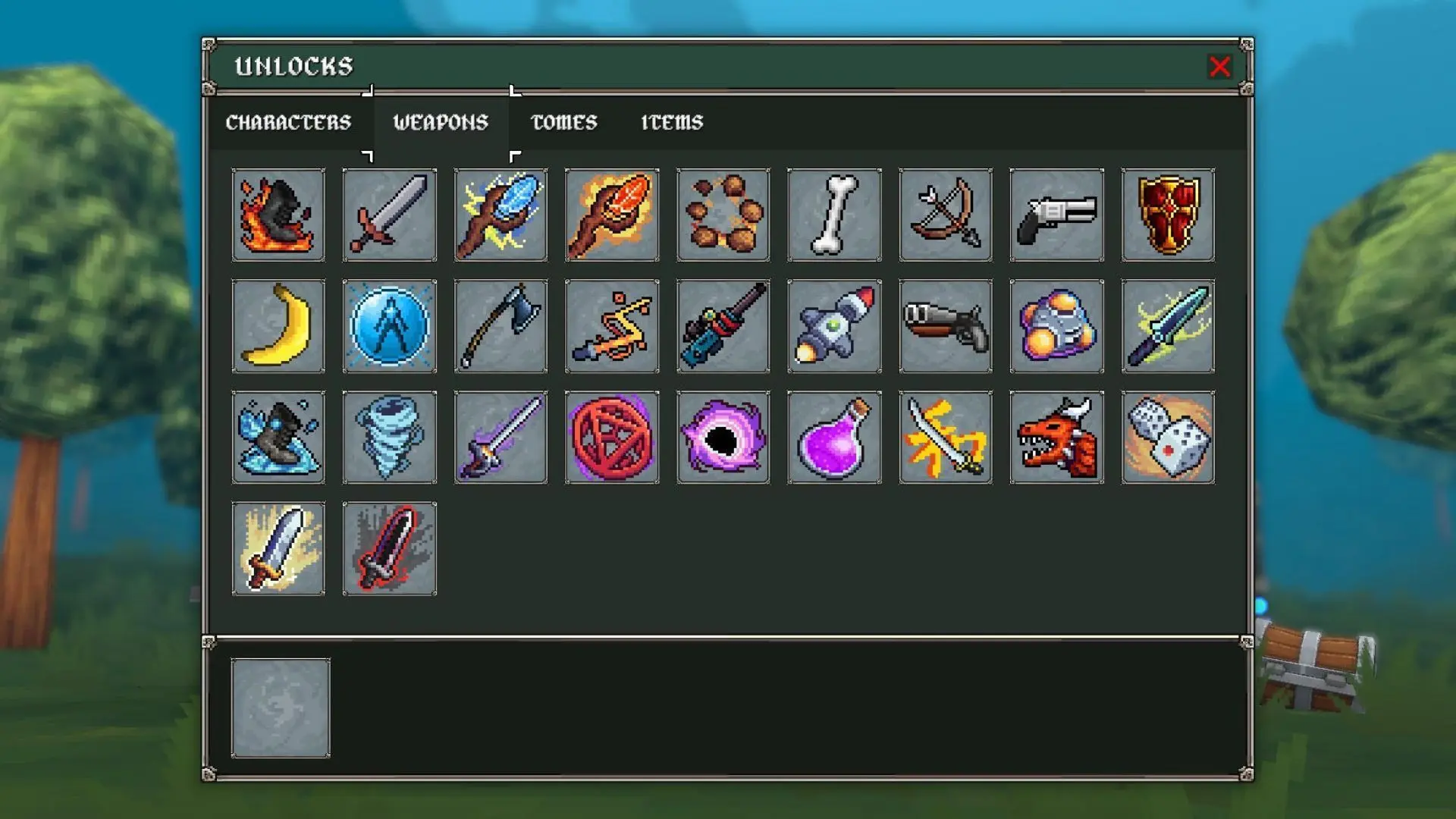Select the banana weapon

(x=278, y=326)
